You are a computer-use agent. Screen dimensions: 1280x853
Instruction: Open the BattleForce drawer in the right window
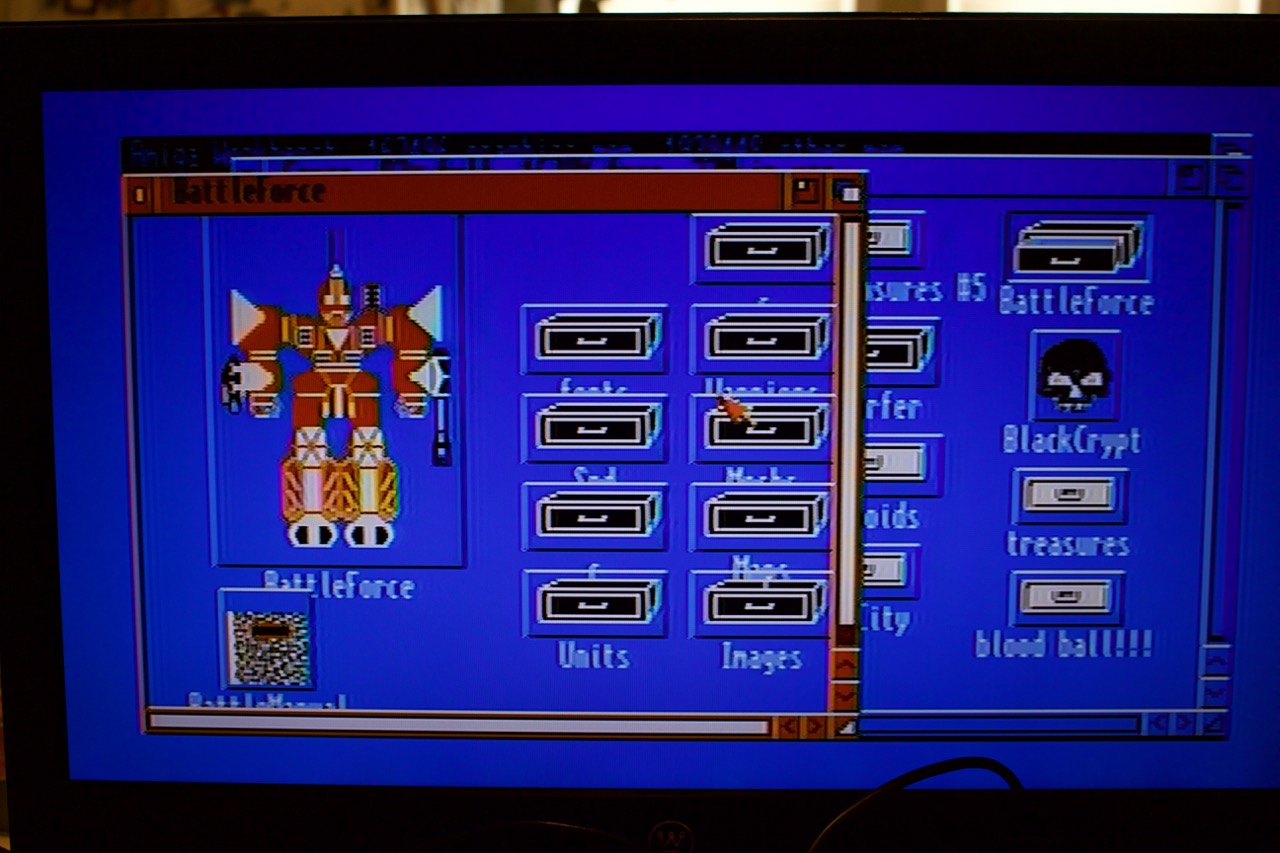pos(1075,250)
